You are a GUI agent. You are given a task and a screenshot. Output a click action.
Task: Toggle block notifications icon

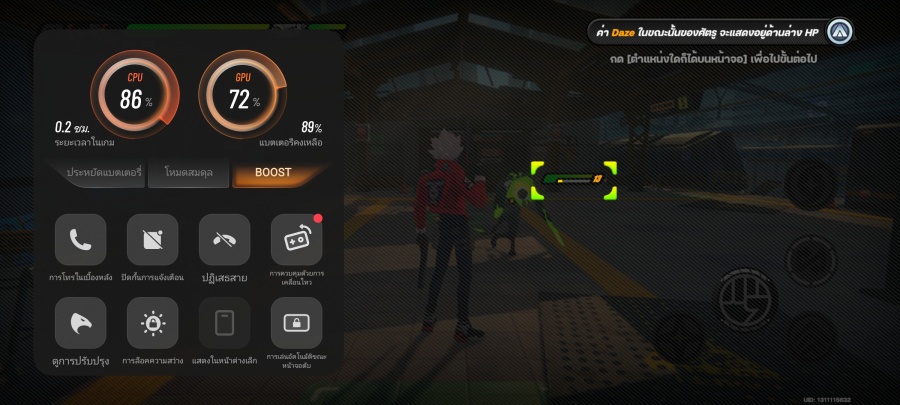pyautogui.click(x=152, y=240)
